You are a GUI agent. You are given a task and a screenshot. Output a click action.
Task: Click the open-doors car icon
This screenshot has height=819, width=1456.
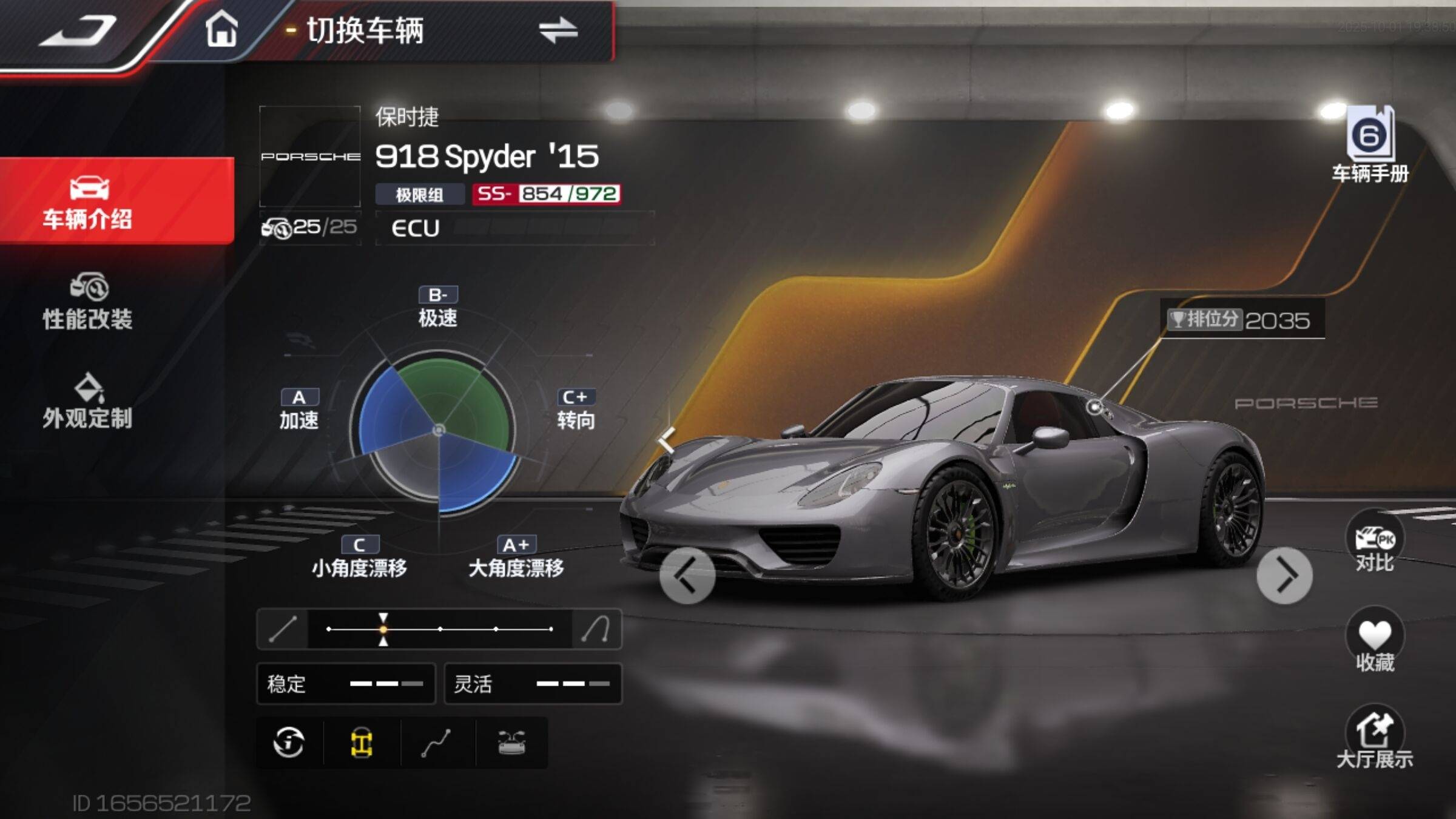click(511, 742)
